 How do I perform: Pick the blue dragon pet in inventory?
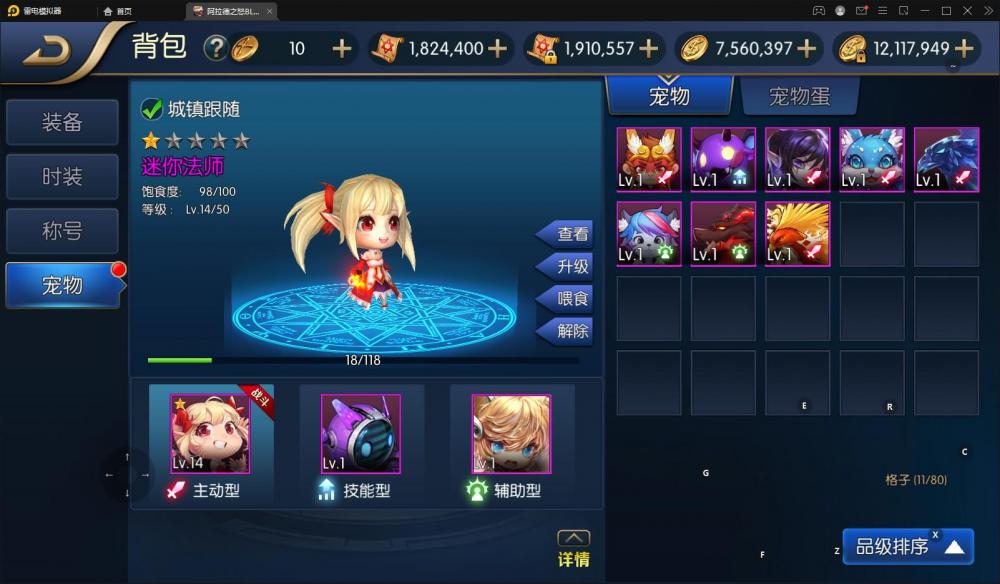click(x=946, y=159)
